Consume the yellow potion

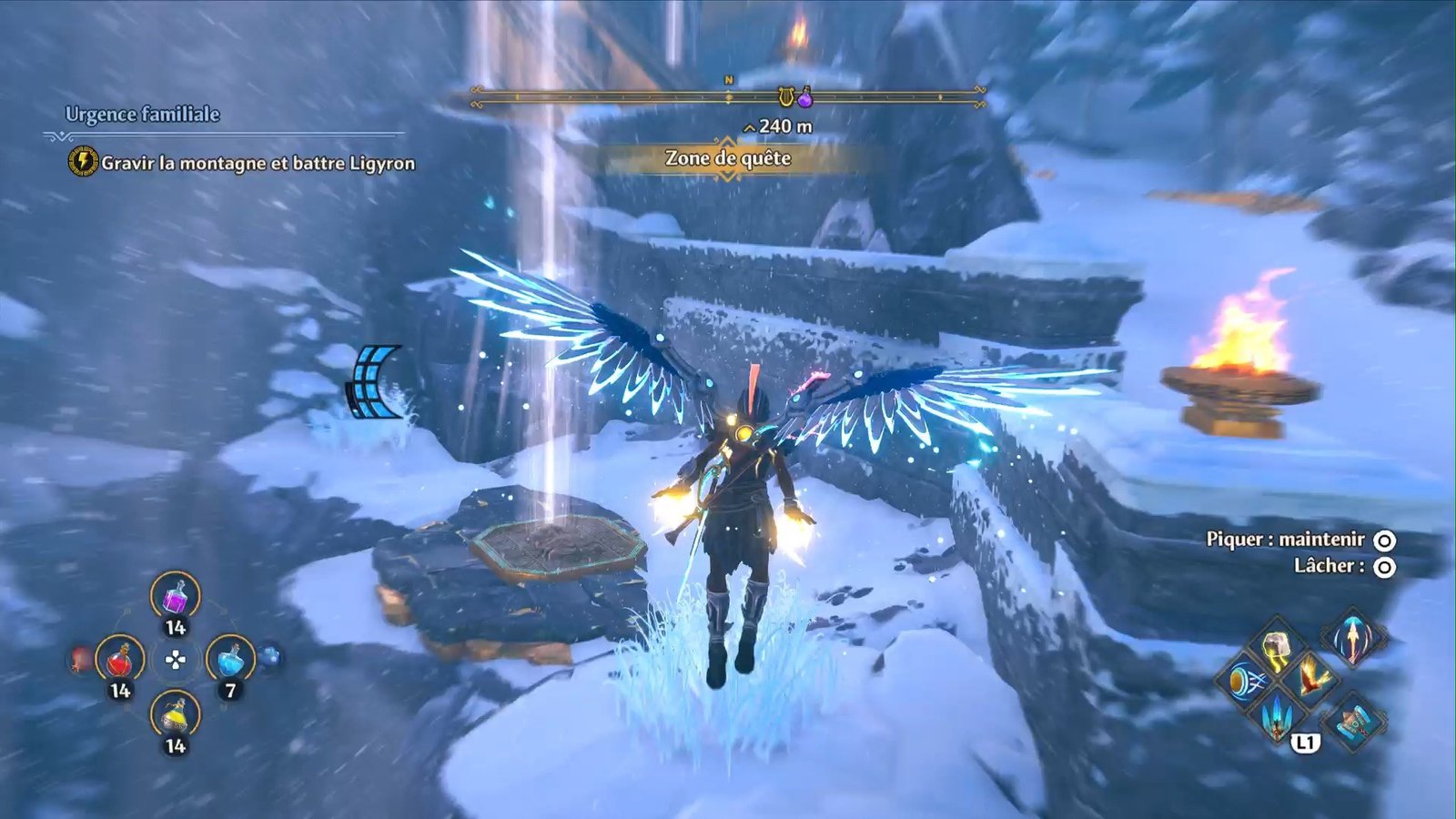pos(175,715)
